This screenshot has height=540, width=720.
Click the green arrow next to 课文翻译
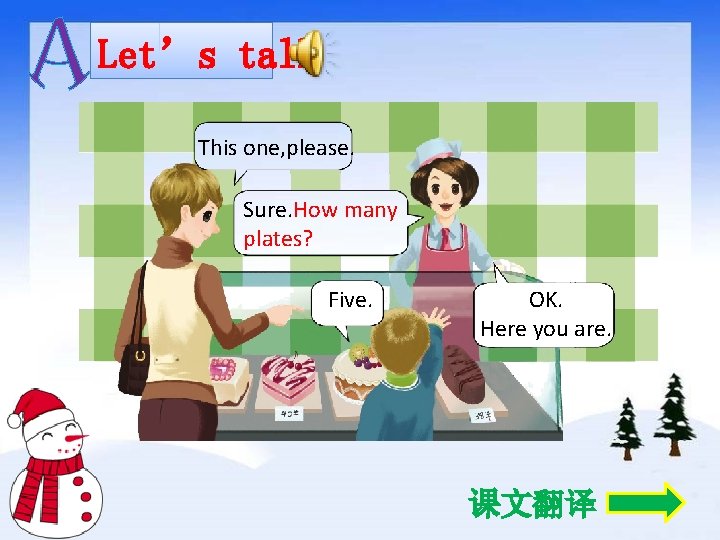[646, 502]
